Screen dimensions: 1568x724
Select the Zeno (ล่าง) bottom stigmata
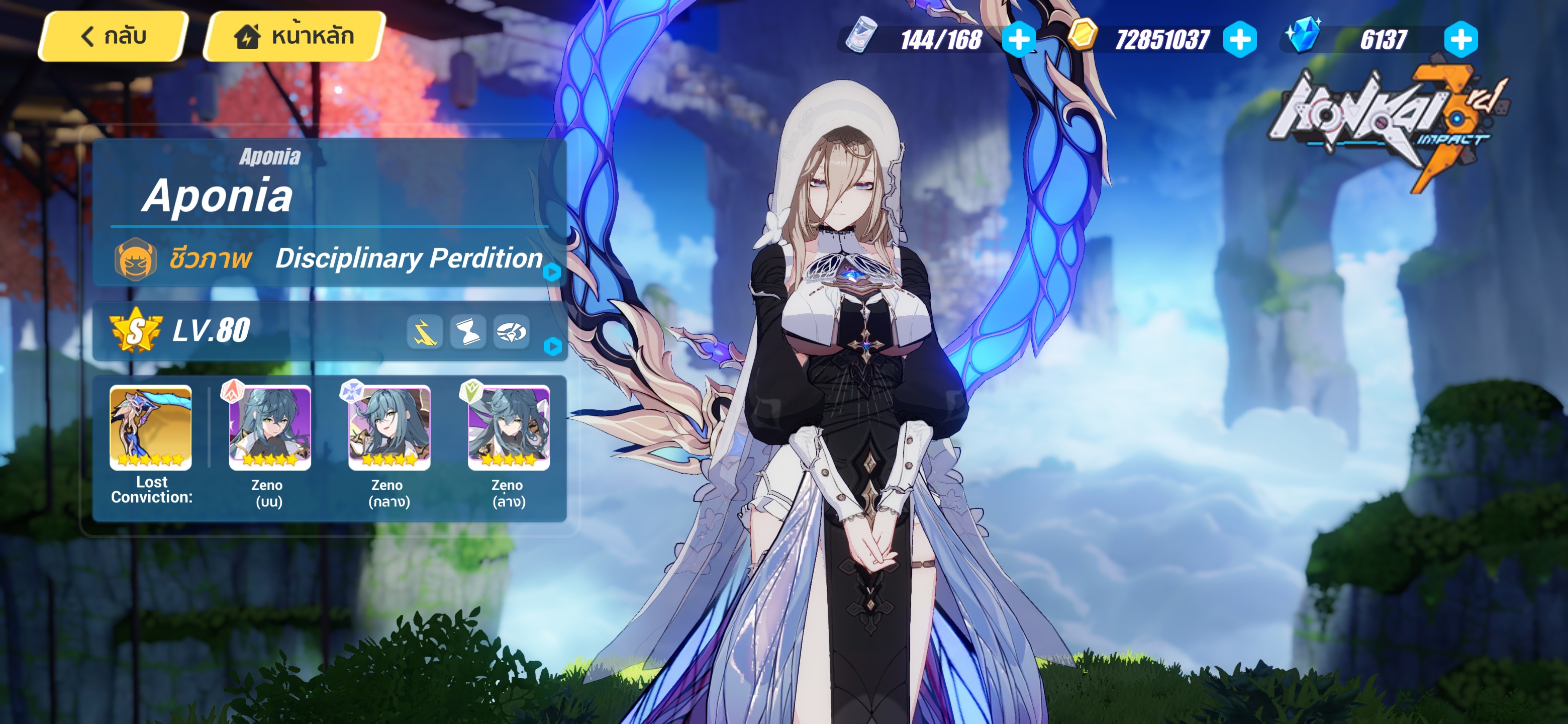coord(510,429)
